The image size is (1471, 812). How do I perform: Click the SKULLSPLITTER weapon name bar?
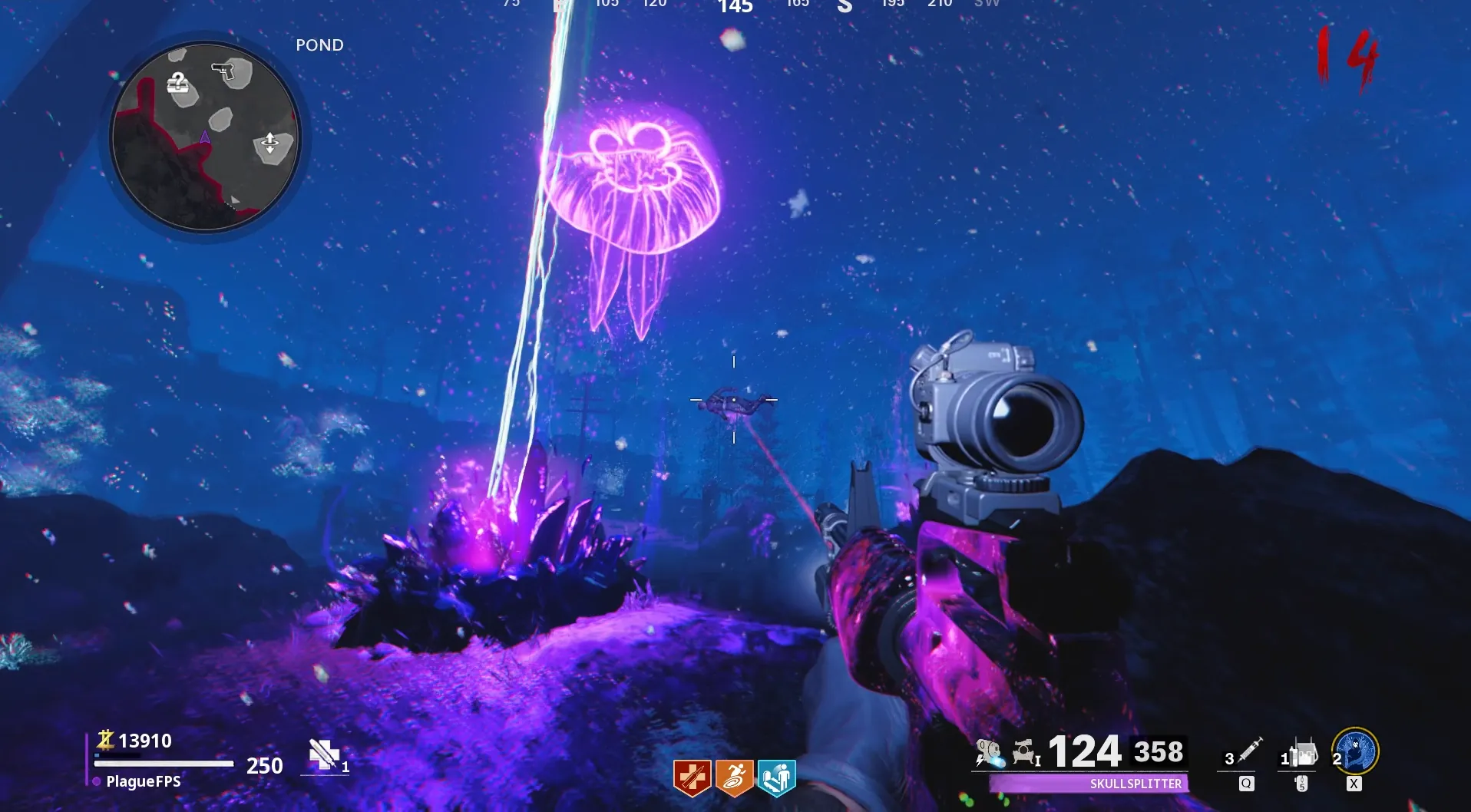1088,784
